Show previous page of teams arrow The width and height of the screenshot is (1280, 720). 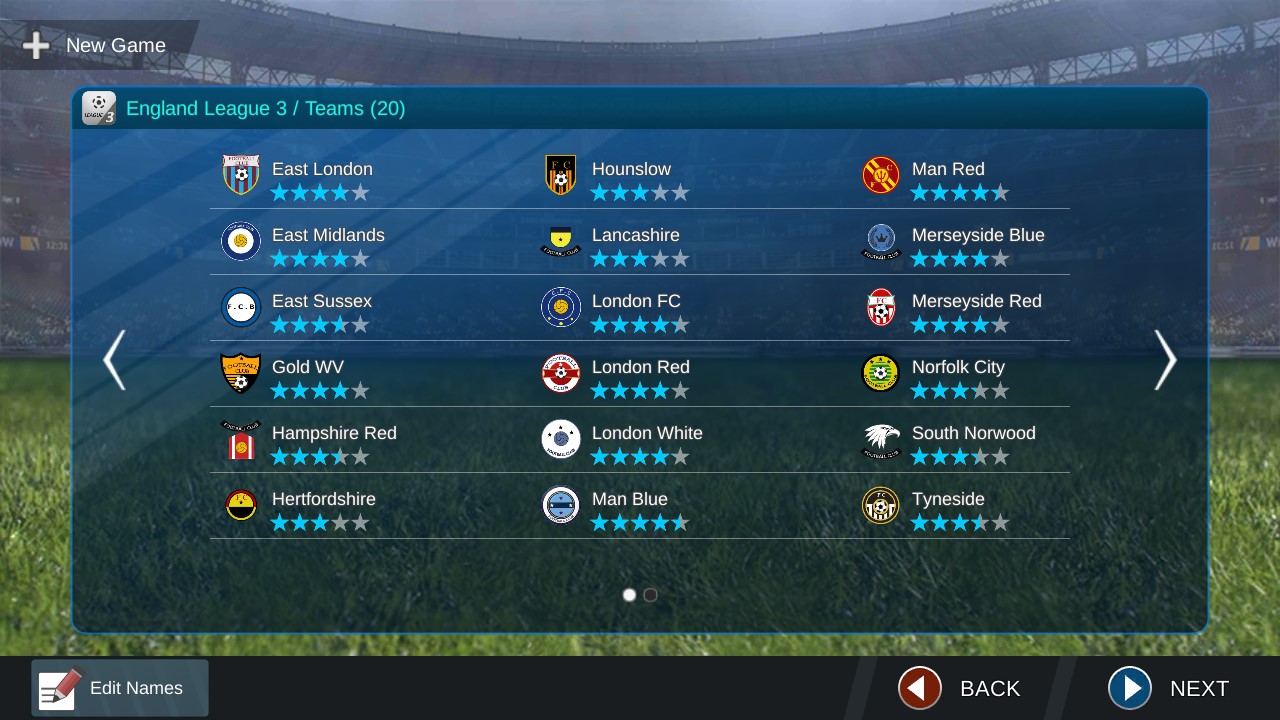[x=114, y=360]
